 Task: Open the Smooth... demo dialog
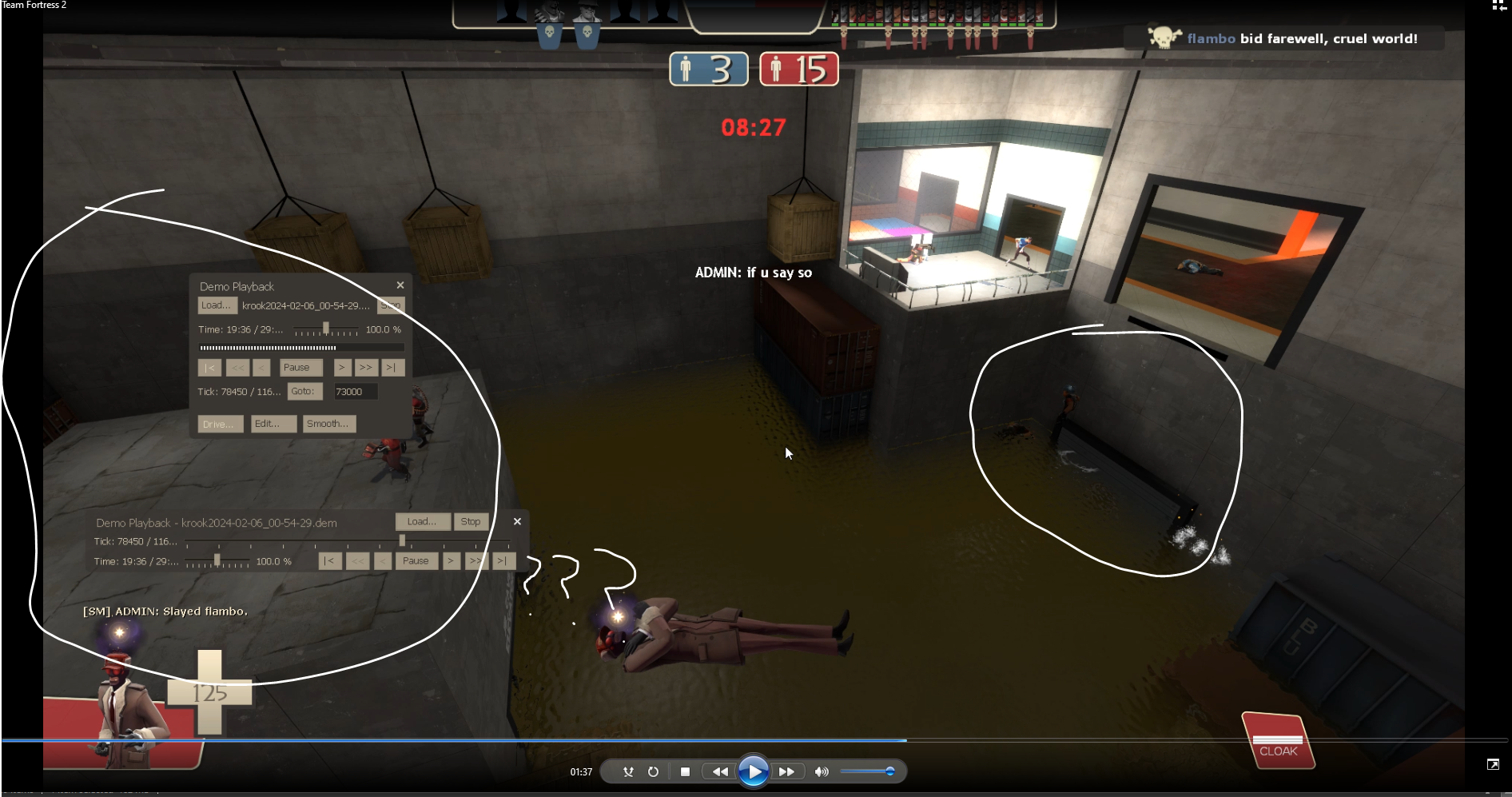click(x=328, y=424)
